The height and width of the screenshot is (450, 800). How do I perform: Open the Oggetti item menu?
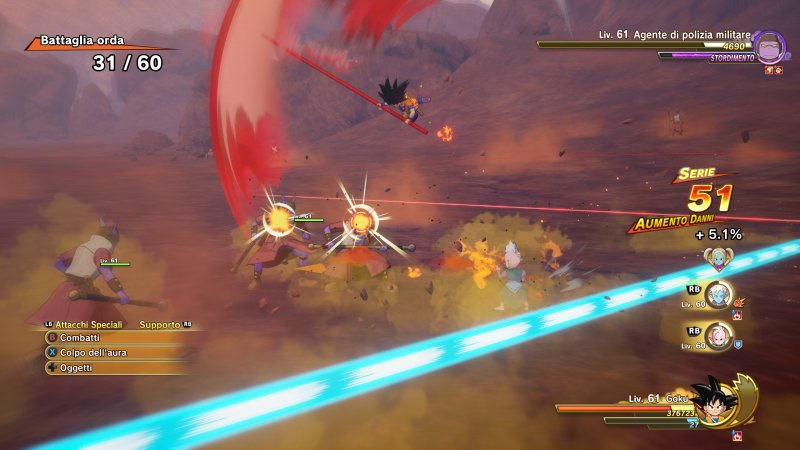point(75,367)
